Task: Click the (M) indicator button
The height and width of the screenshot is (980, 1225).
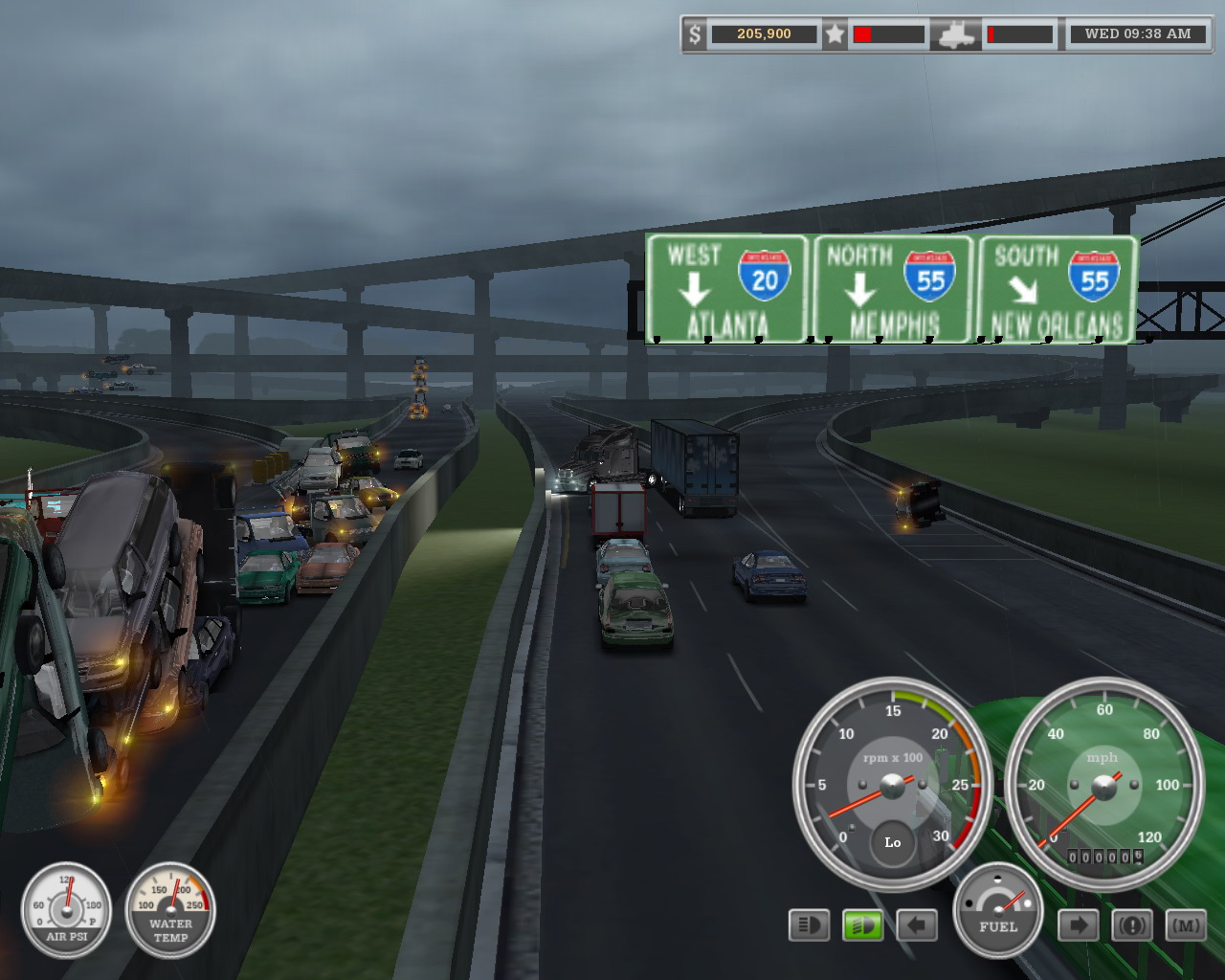Action: [1186, 925]
